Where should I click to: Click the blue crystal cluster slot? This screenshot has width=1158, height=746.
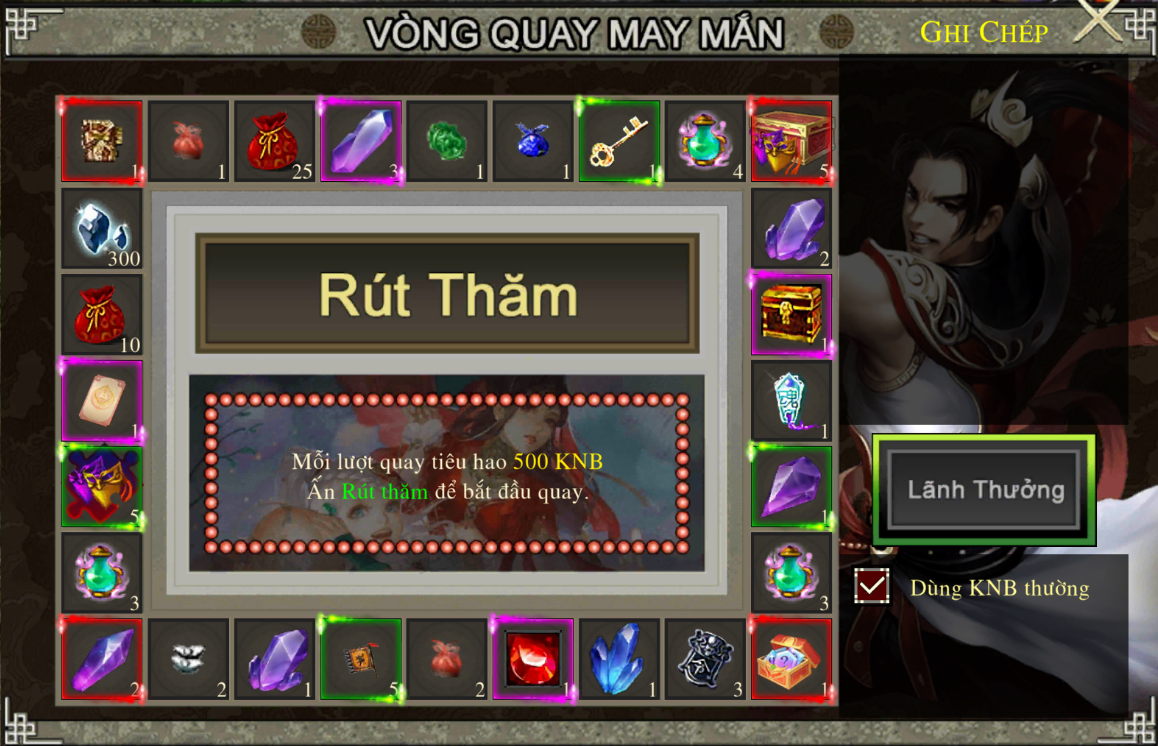pyautogui.click(x=619, y=659)
